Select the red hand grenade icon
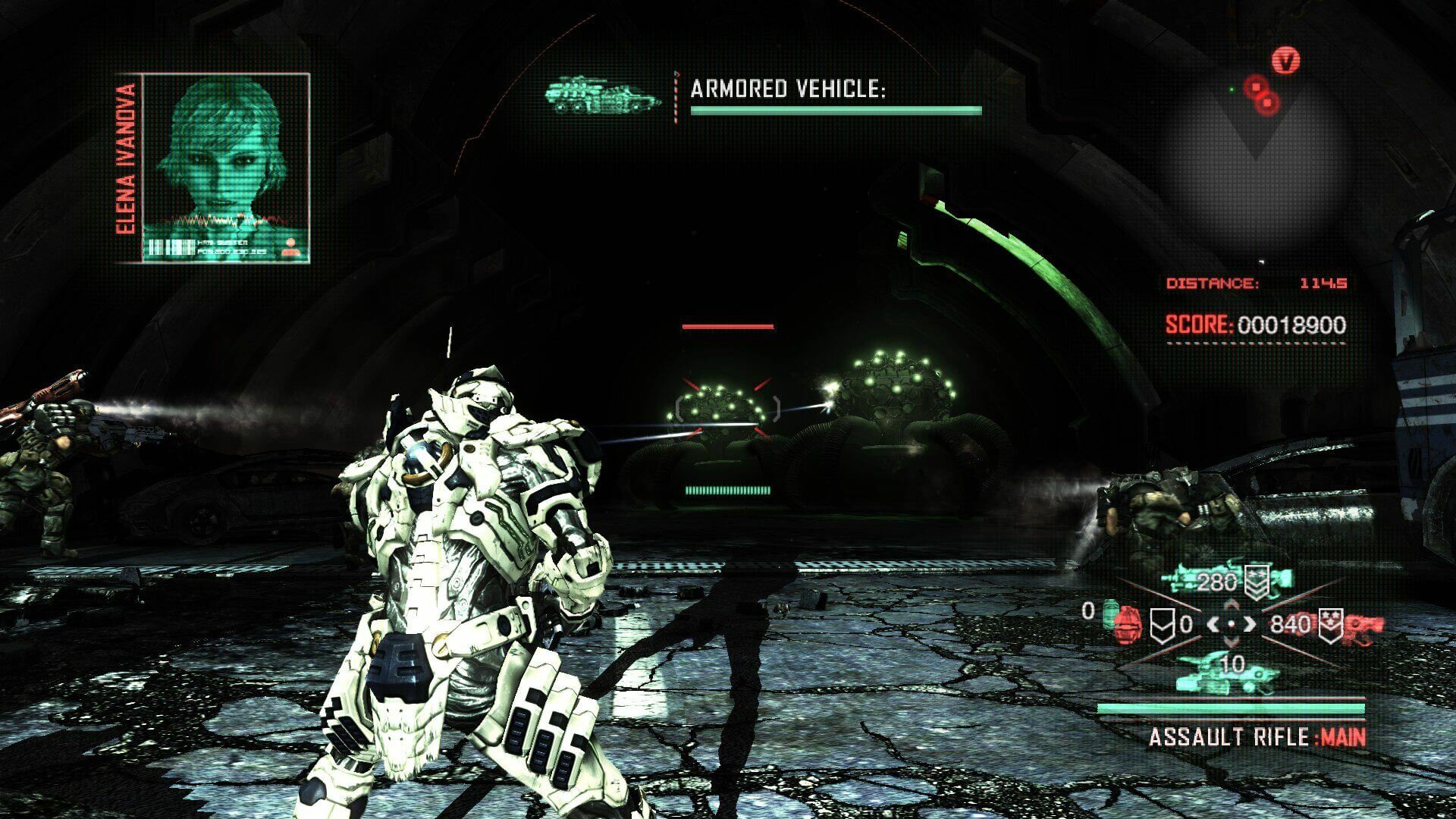Image resolution: width=1456 pixels, height=819 pixels. (1126, 622)
